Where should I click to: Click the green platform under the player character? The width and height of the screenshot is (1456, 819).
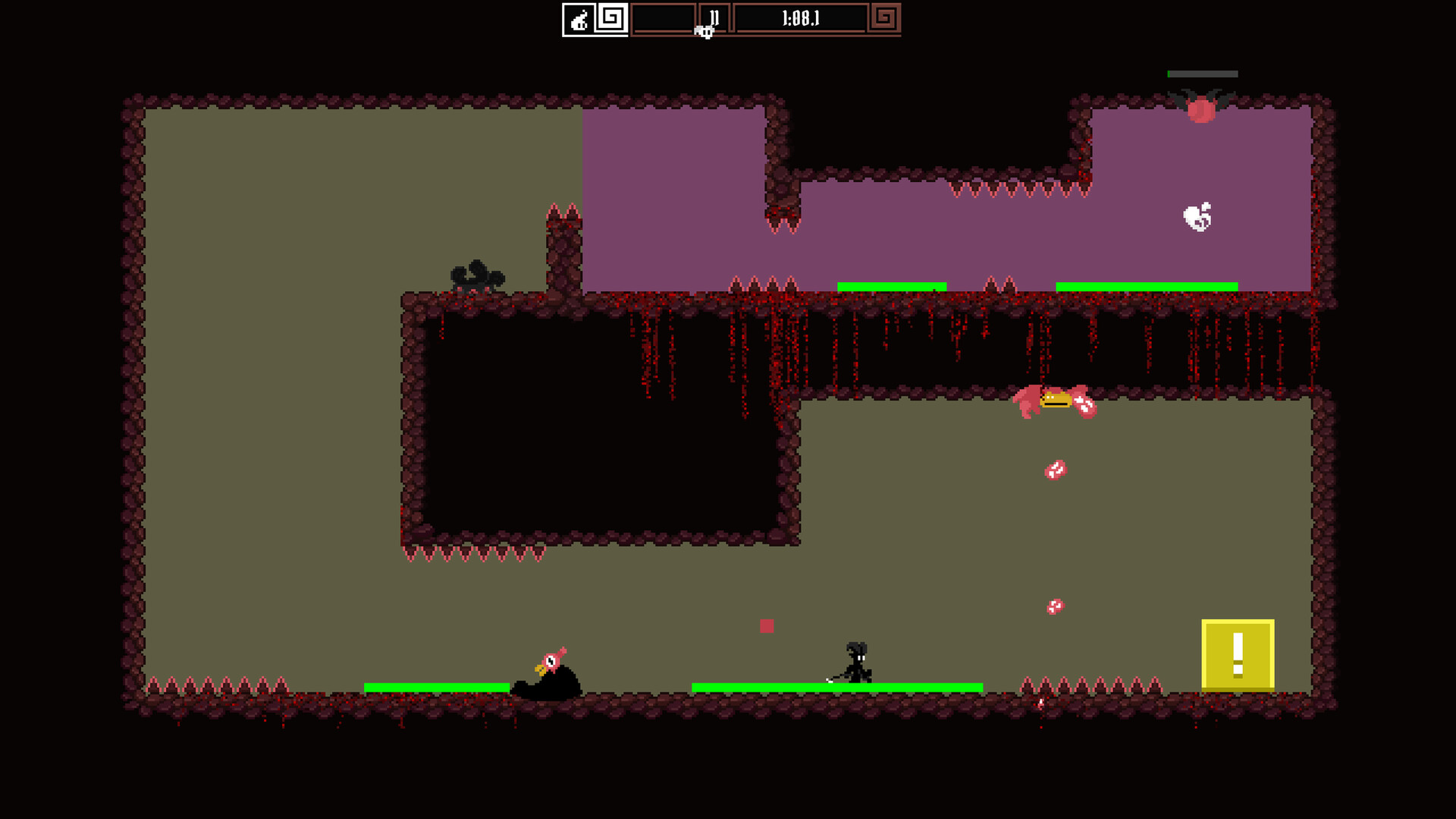pyautogui.click(x=838, y=686)
